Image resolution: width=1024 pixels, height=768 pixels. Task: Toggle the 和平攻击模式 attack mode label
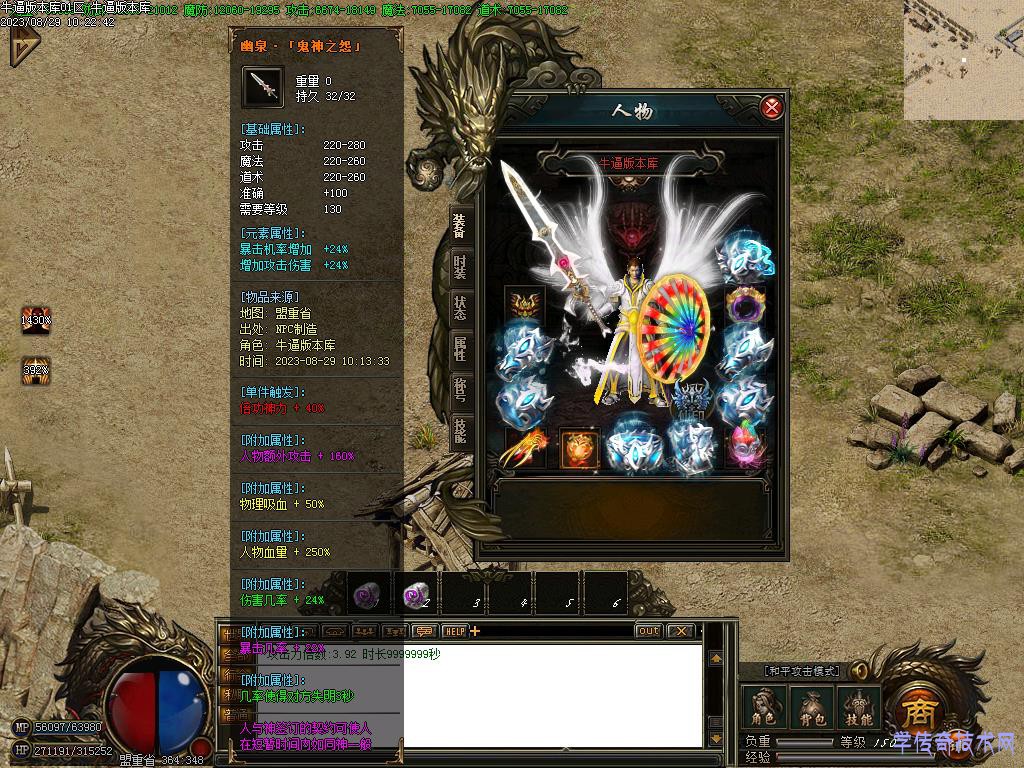coord(803,671)
